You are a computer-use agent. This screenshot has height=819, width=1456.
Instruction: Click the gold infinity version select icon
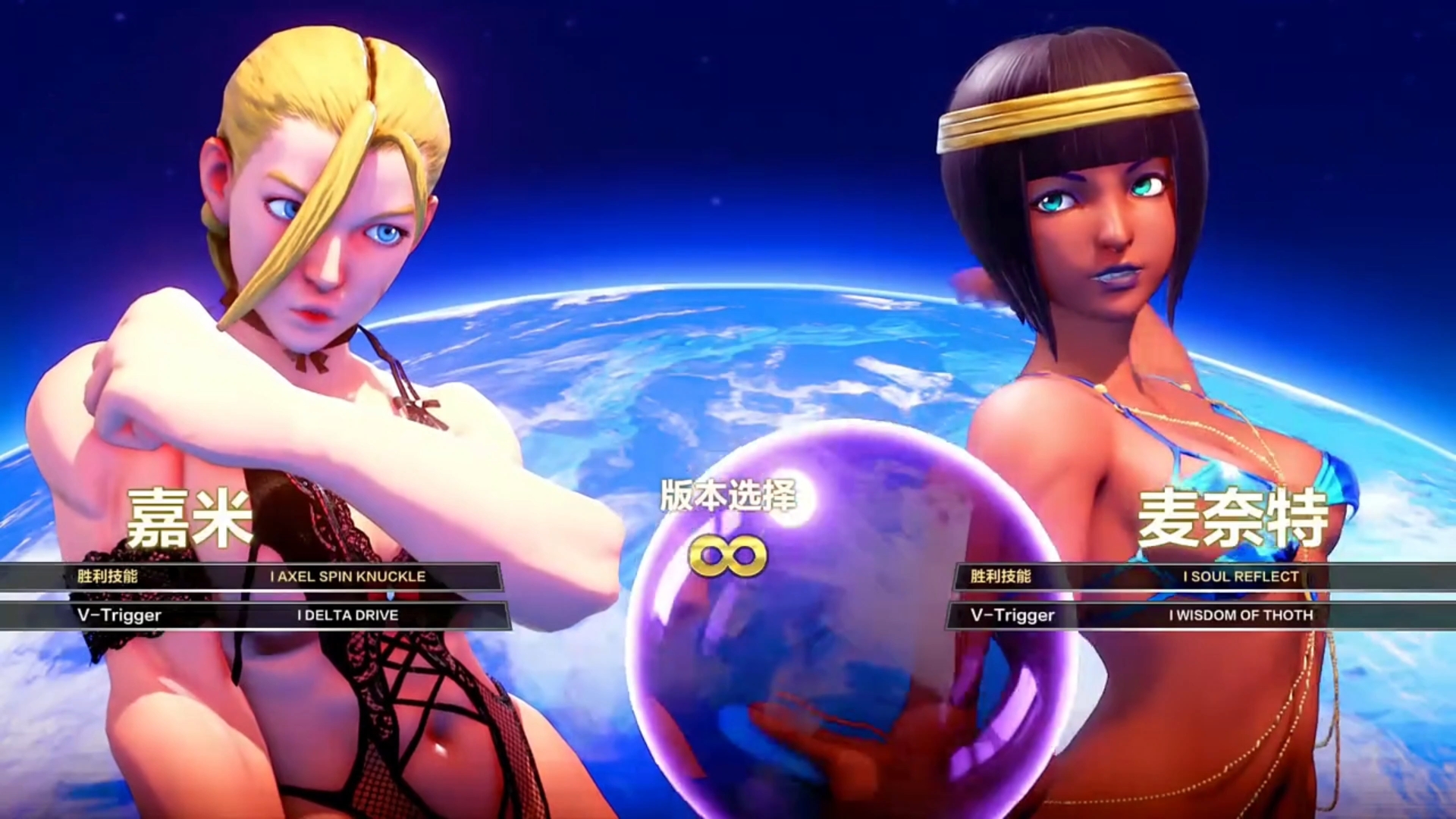tap(727, 556)
